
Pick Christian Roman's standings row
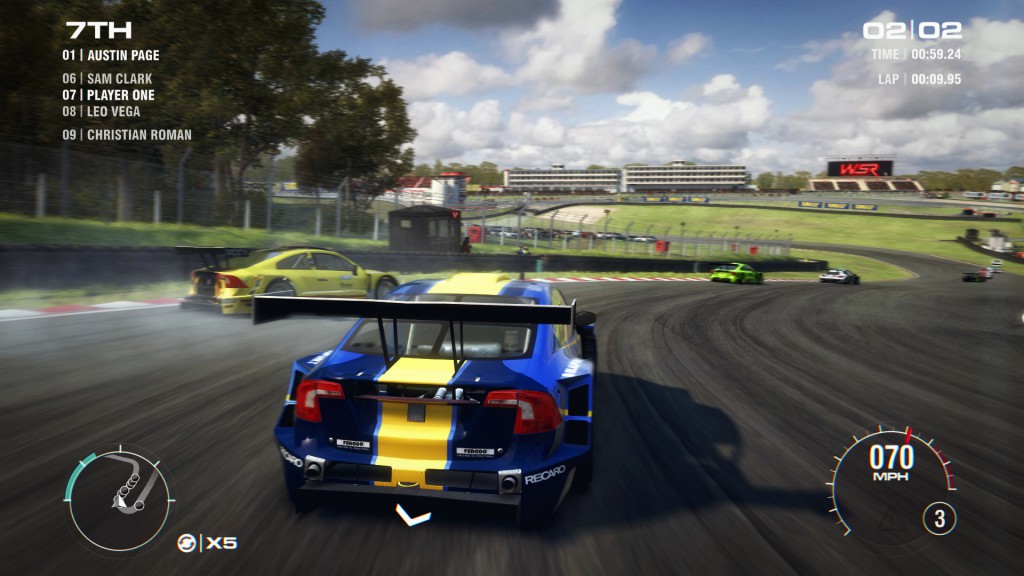tap(126, 134)
